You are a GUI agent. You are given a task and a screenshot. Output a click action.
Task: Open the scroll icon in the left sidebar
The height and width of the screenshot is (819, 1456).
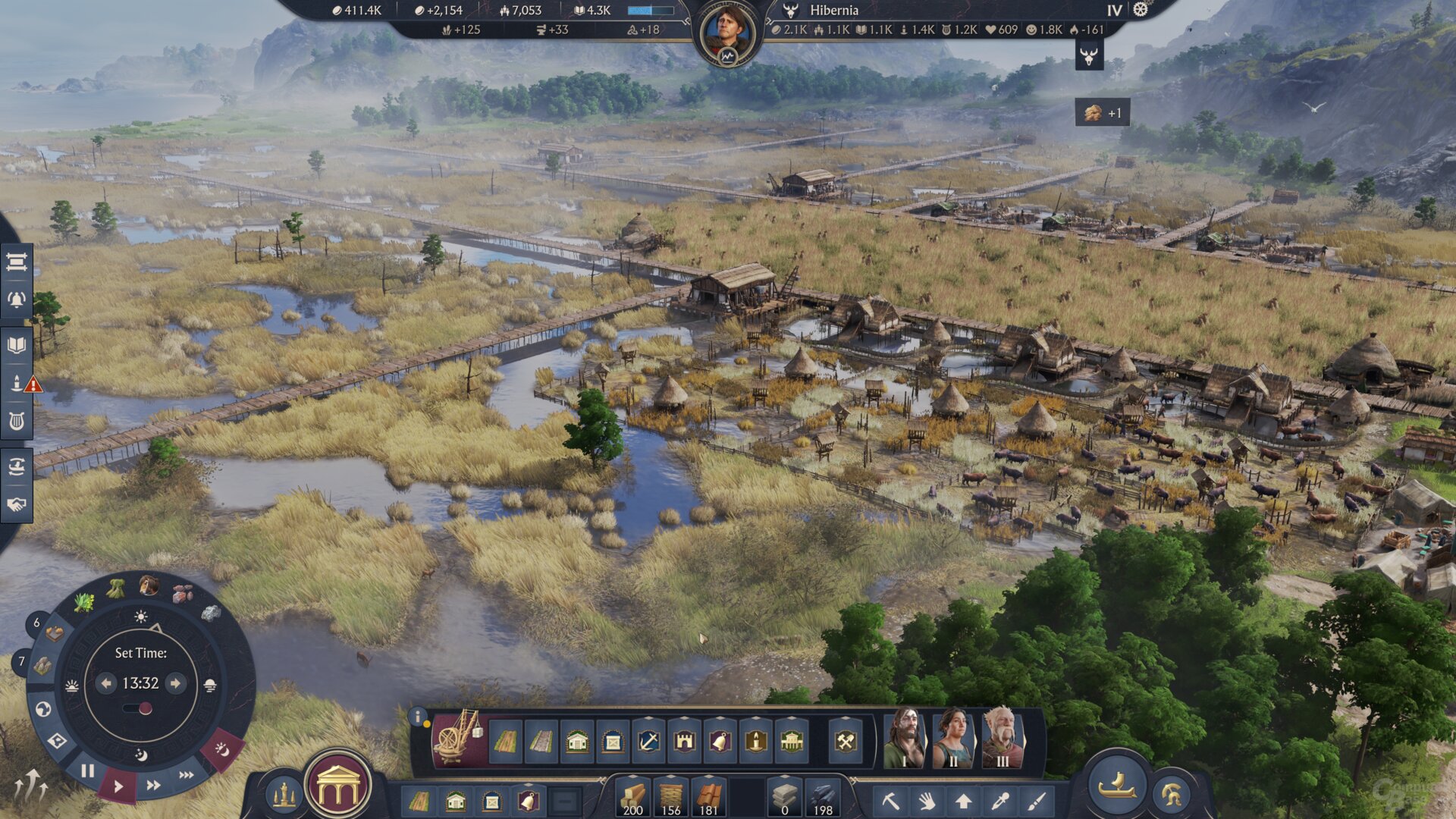pyautogui.click(x=17, y=262)
